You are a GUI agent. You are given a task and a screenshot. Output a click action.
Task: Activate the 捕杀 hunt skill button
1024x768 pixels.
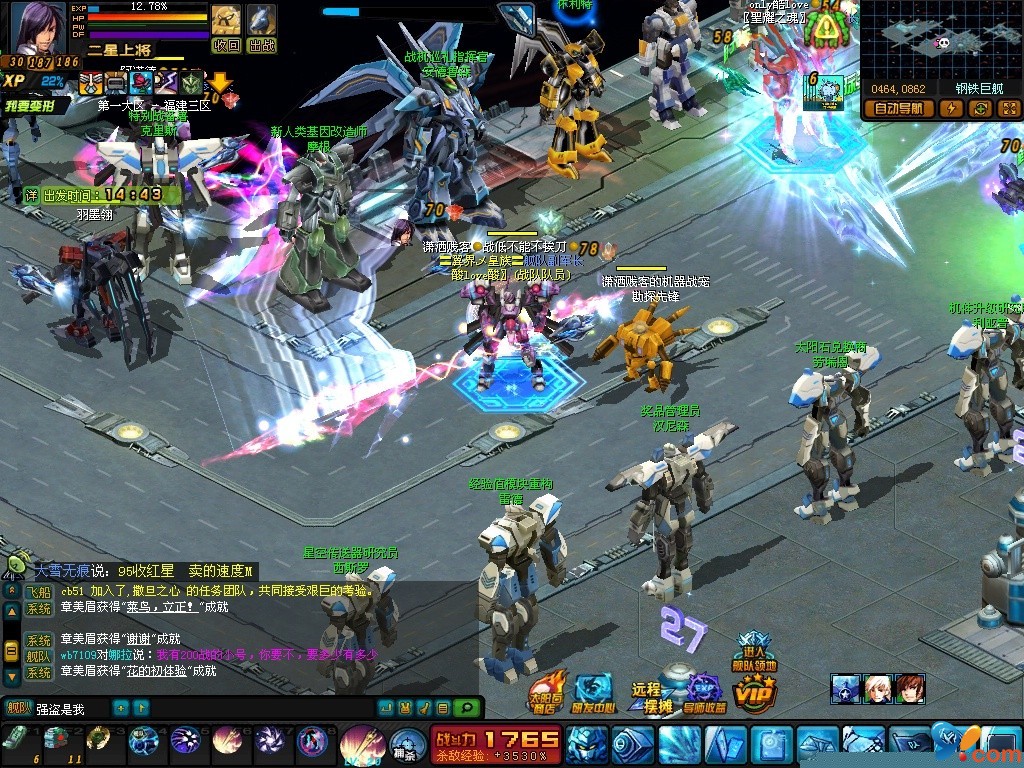tap(403, 744)
